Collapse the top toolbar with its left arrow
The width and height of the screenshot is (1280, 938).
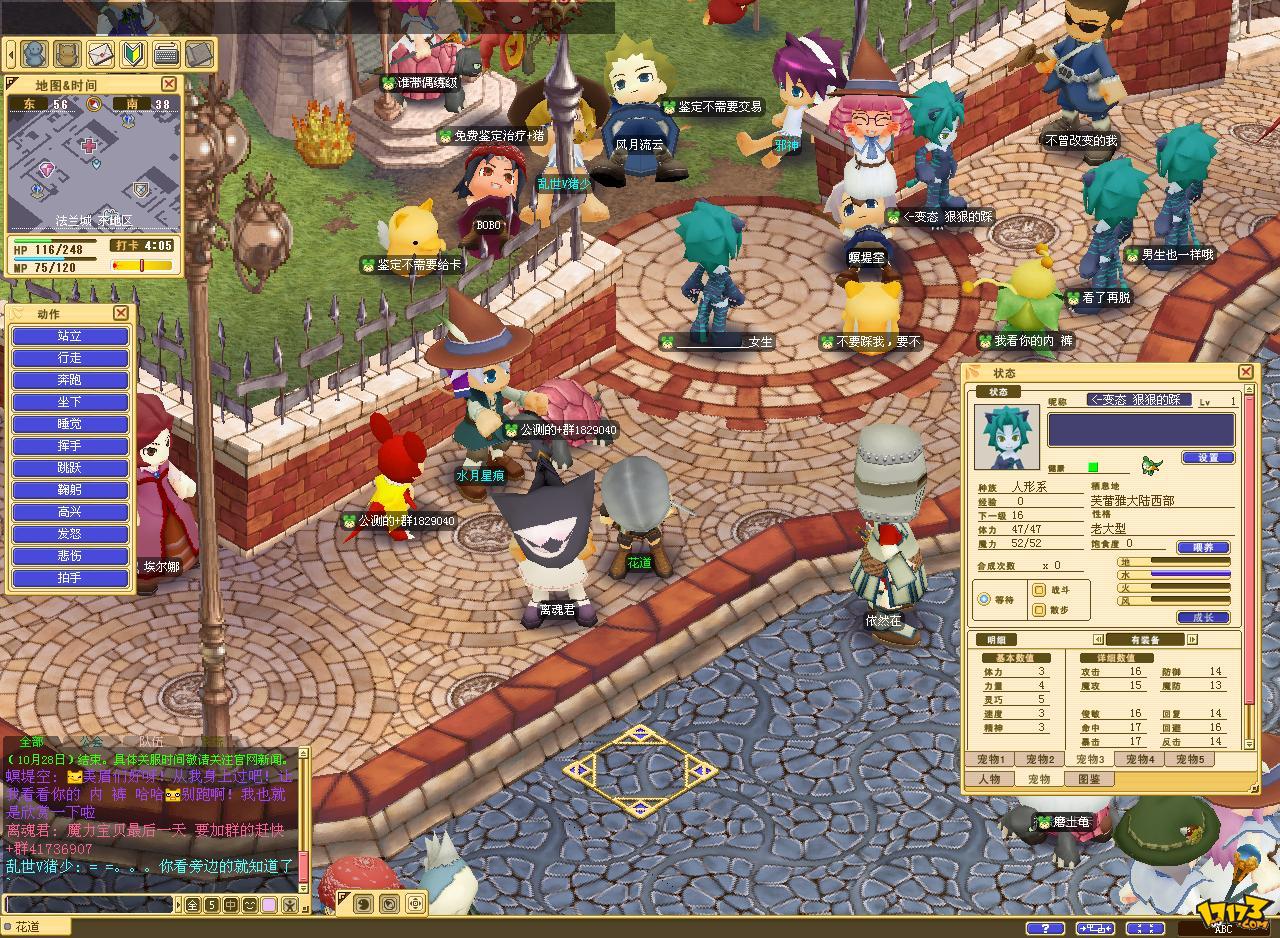coord(13,56)
